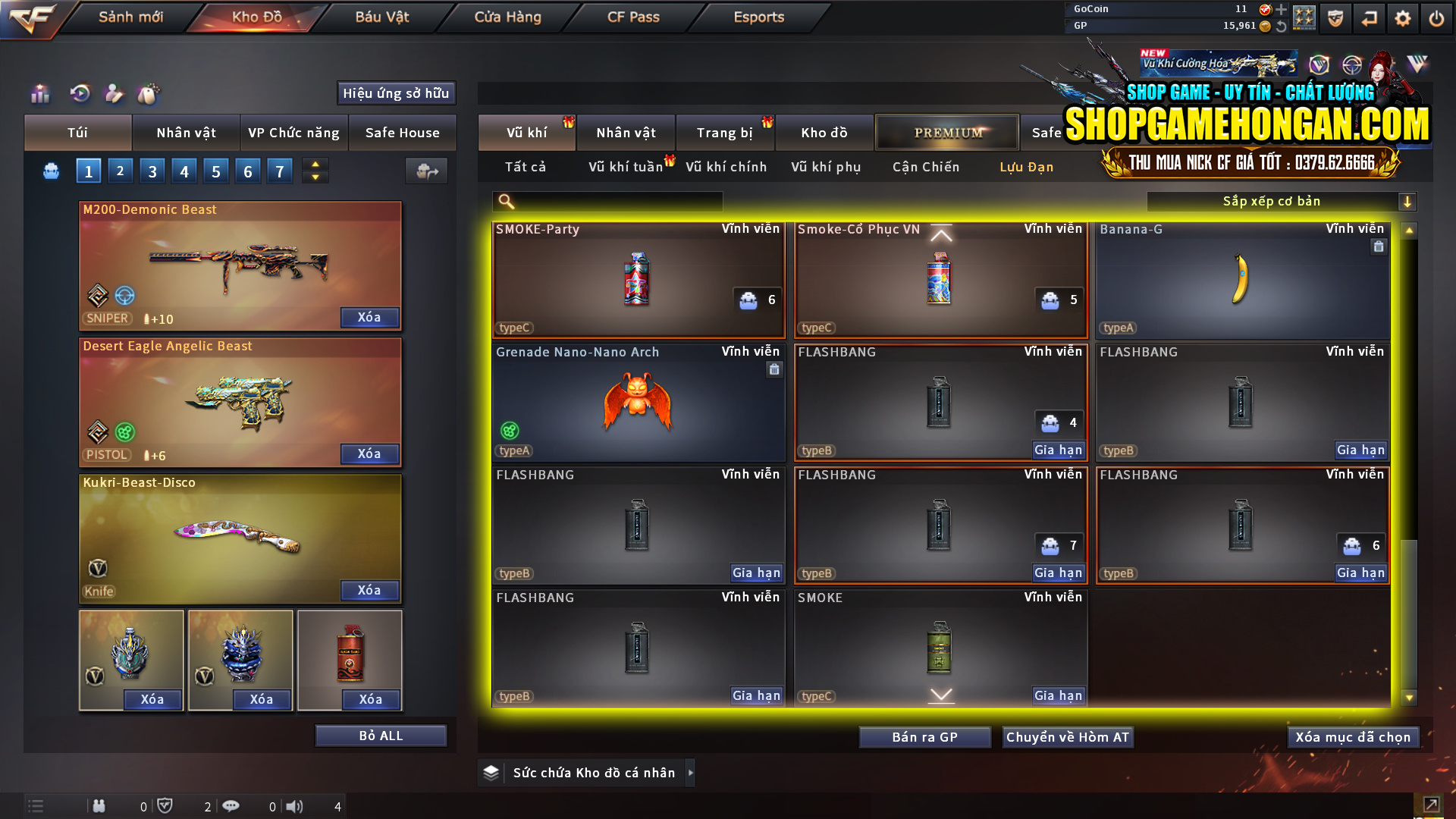The height and width of the screenshot is (819, 1456).
Task: Collapse Smoke-Cổ Phục VN with its top arrow
Action: [940, 235]
